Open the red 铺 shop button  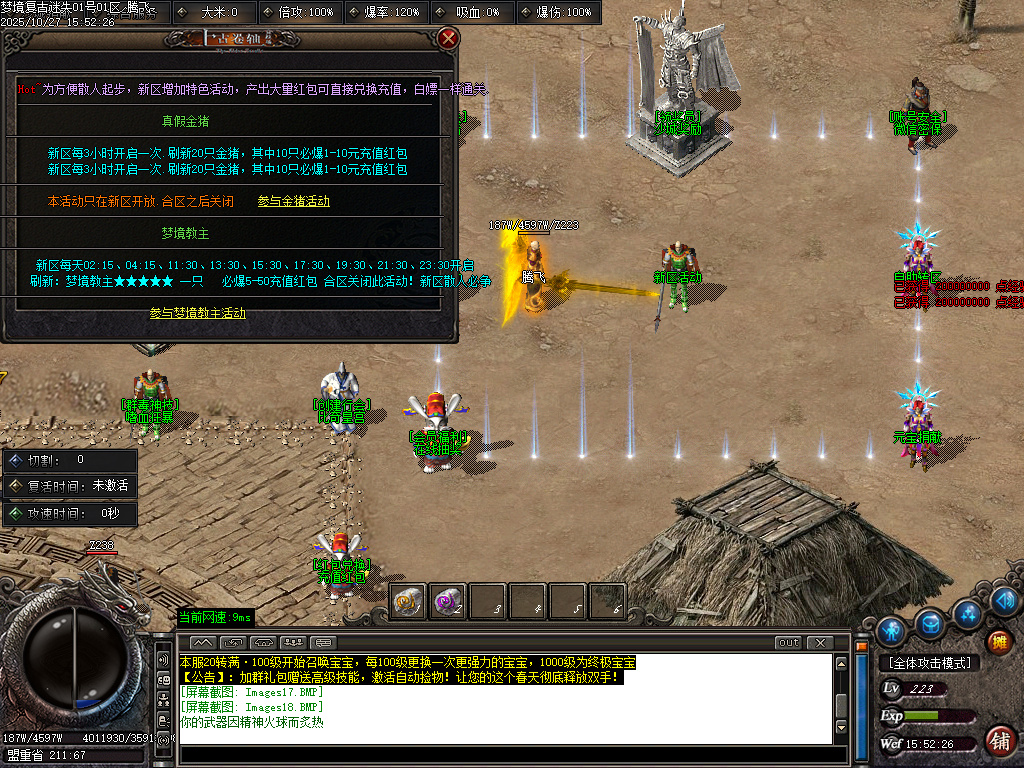(x=998, y=740)
